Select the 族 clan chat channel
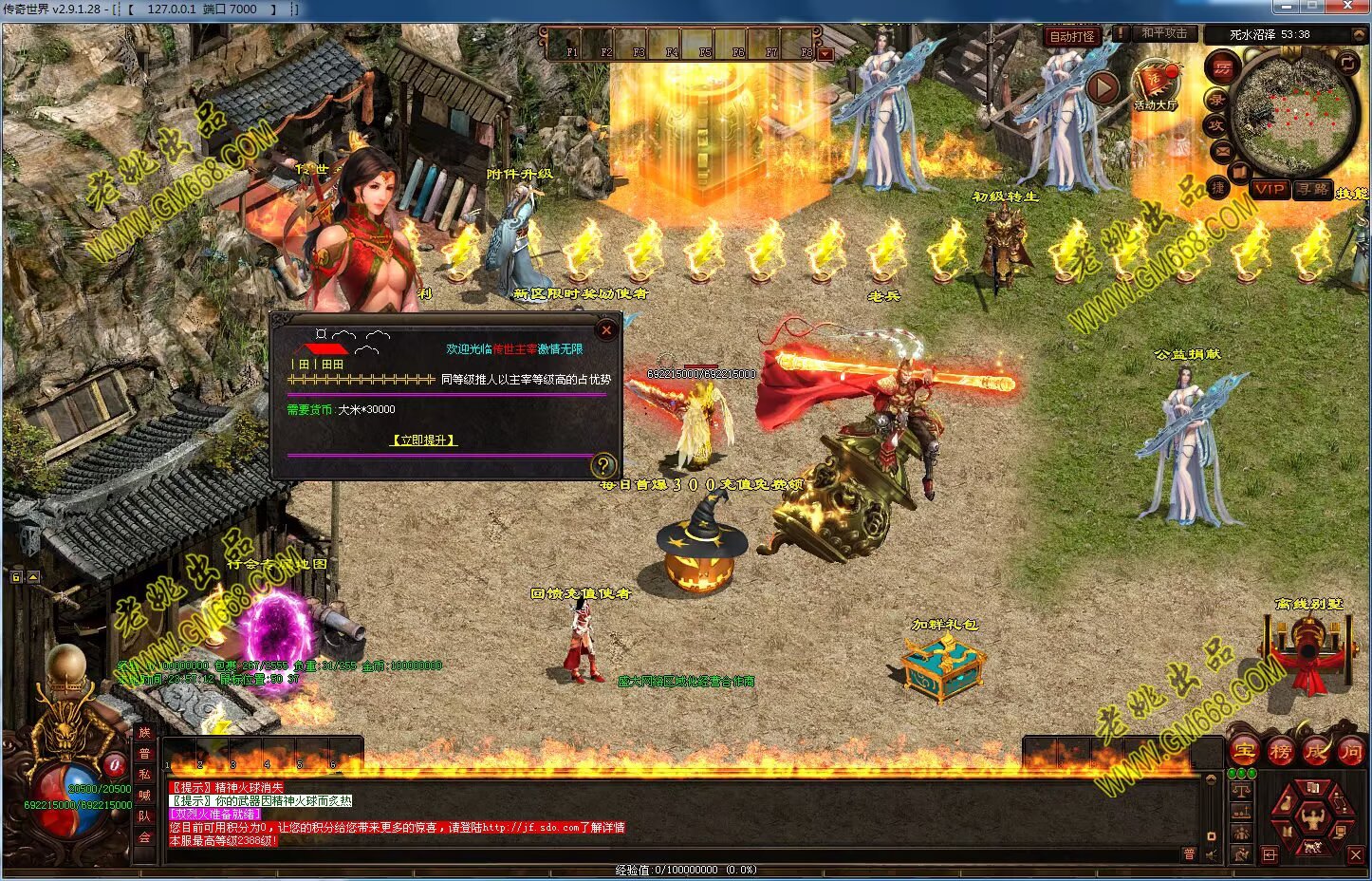This screenshot has height=881, width=1372. tap(144, 733)
